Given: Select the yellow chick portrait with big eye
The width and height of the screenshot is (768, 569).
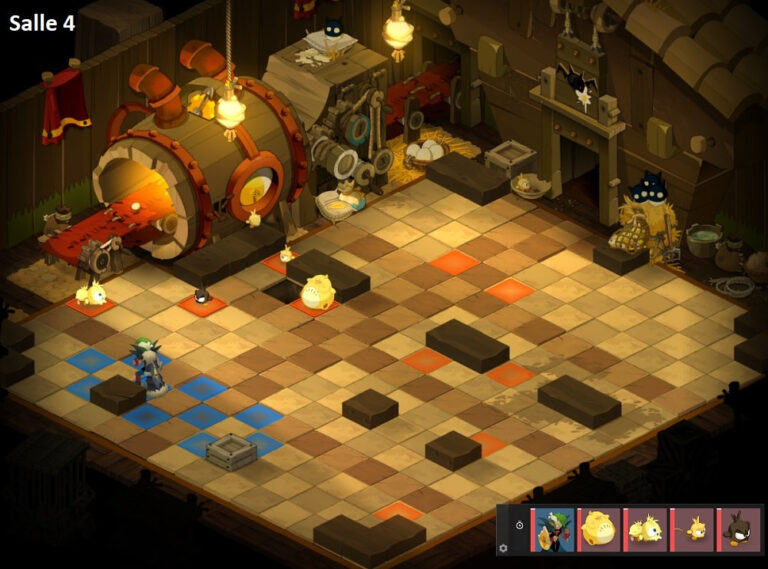Looking at the screenshot, I should [647, 529].
